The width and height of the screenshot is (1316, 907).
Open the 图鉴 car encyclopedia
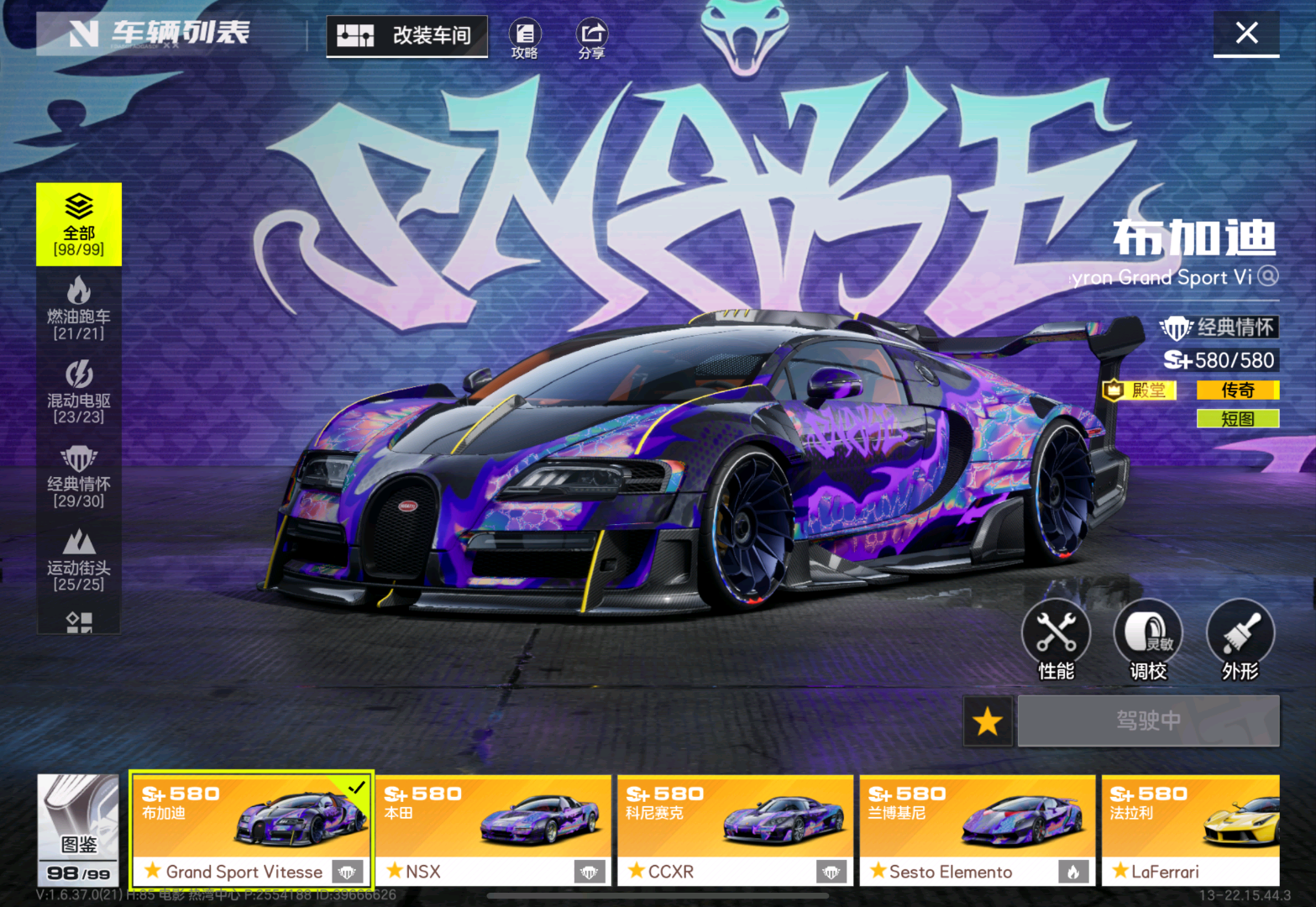point(78,829)
